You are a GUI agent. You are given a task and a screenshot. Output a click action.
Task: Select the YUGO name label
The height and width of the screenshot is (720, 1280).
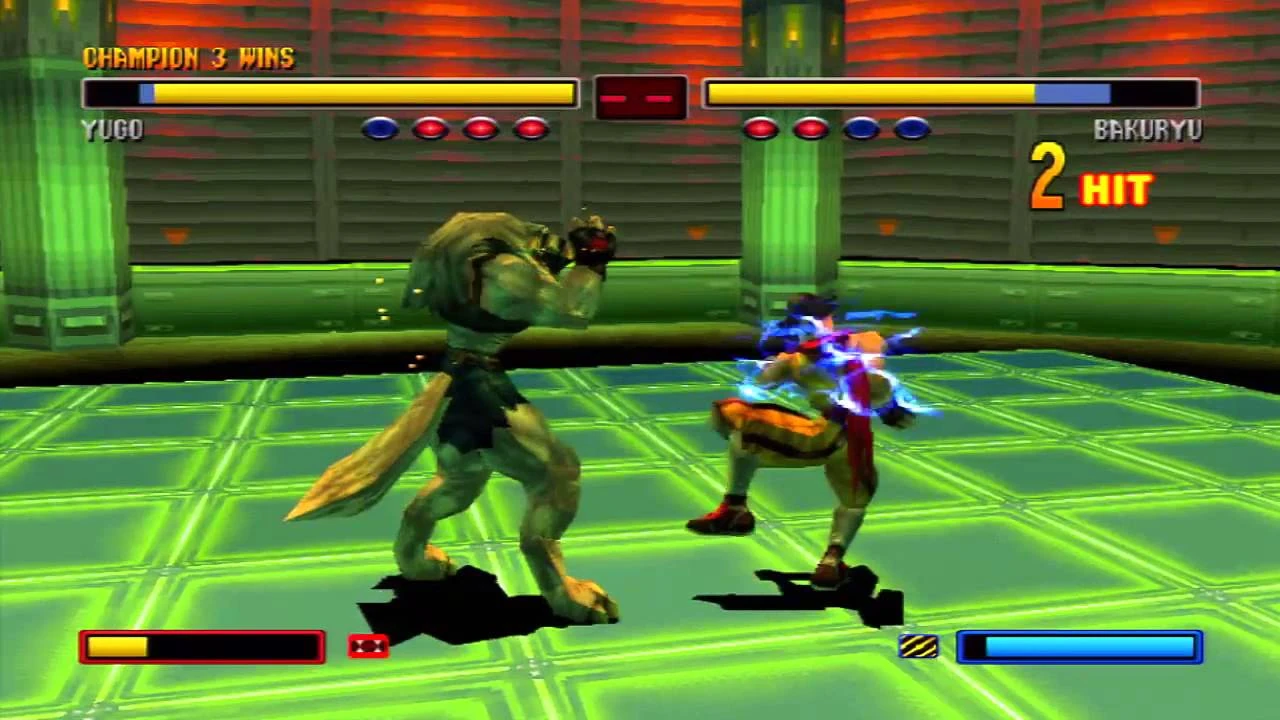tap(111, 129)
